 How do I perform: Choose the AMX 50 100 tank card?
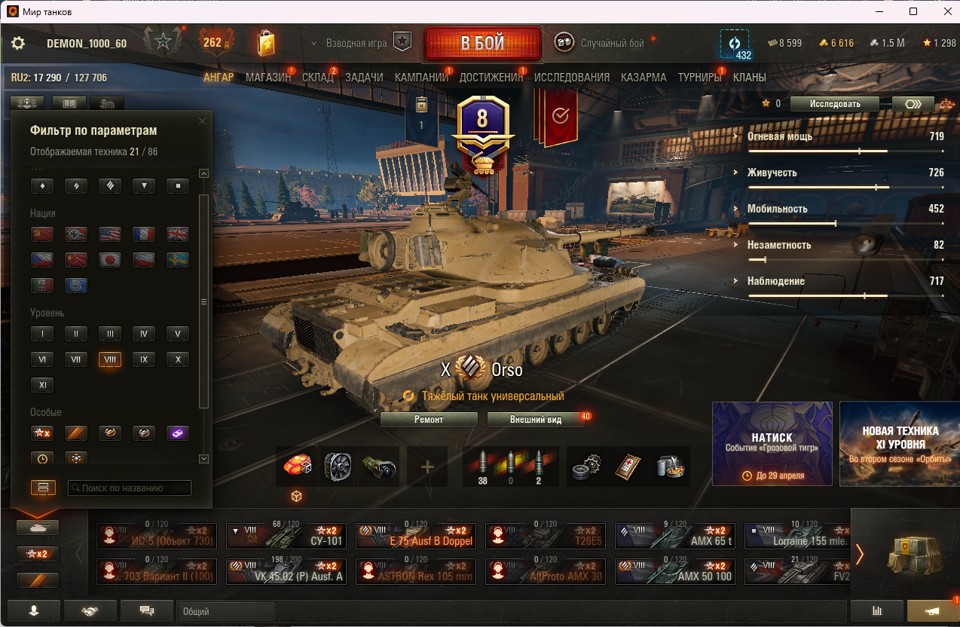675,571
